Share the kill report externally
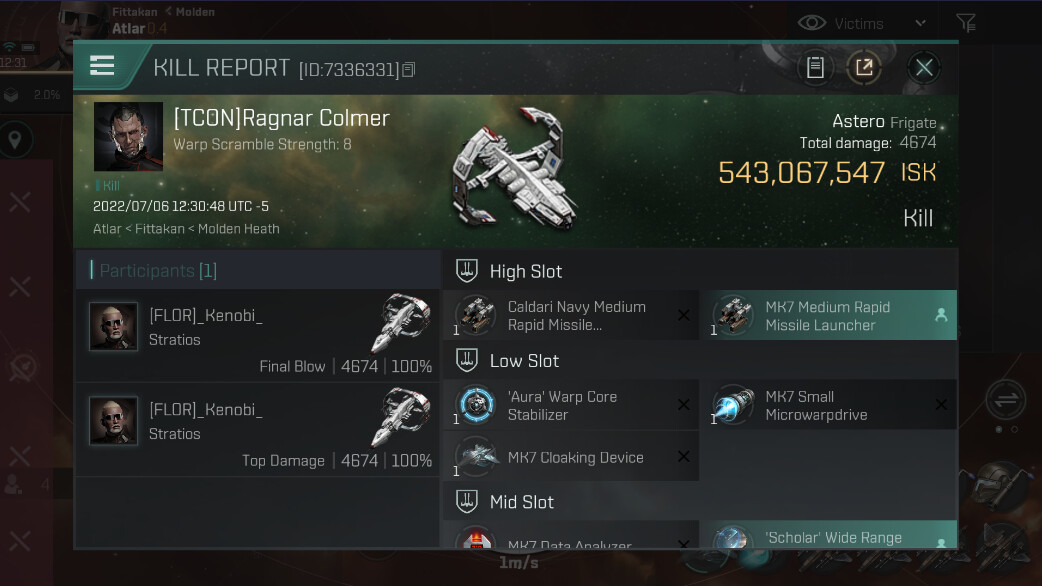Image resolution: width=1042 pixels, height=586 pixels. pos(864,68)
